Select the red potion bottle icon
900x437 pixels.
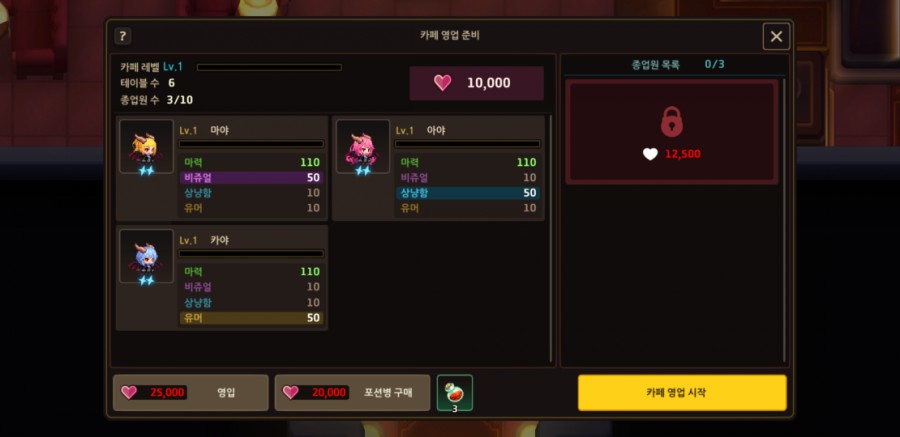pos(455,392)
